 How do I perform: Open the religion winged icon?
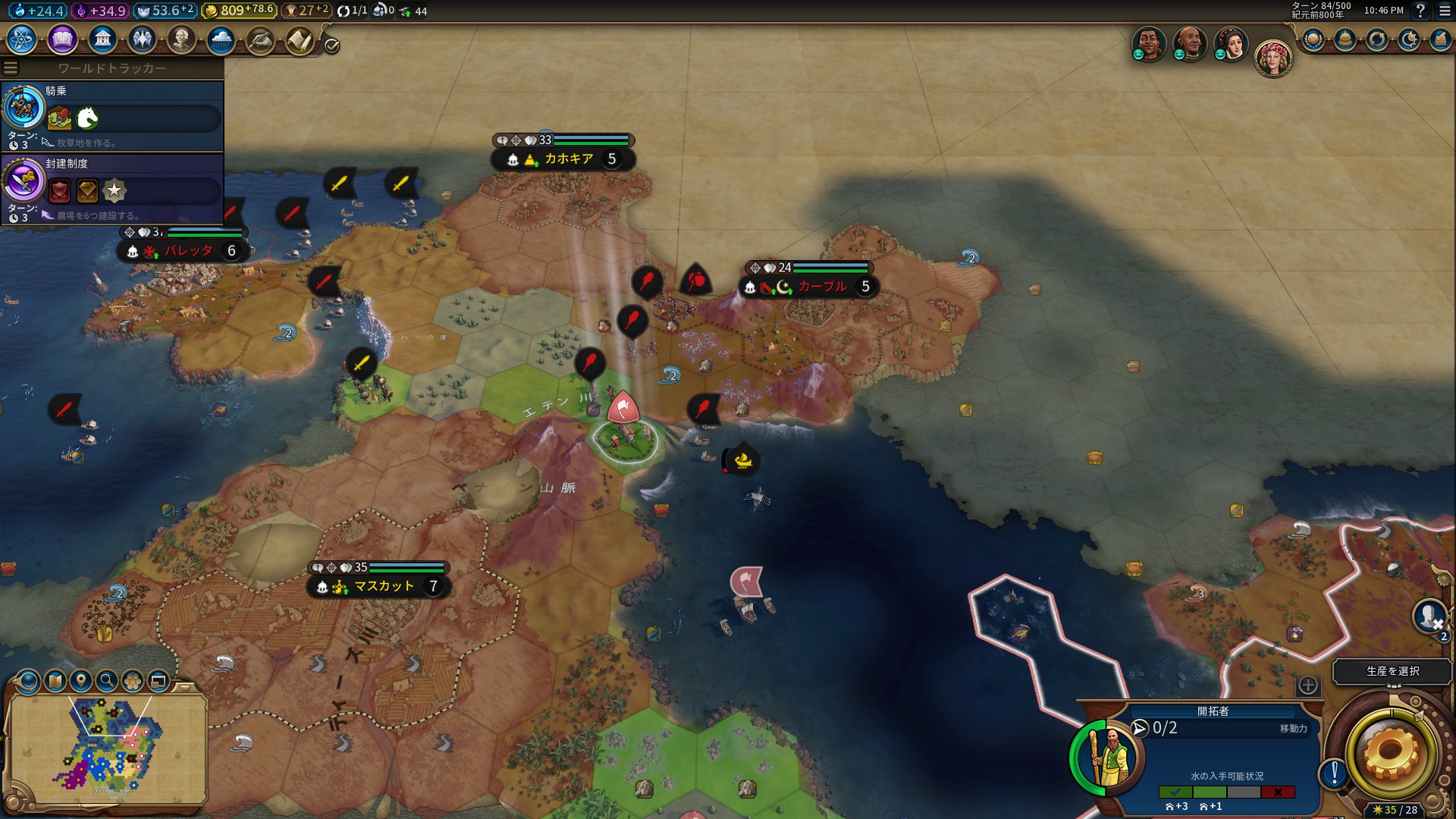click(142, 39)
